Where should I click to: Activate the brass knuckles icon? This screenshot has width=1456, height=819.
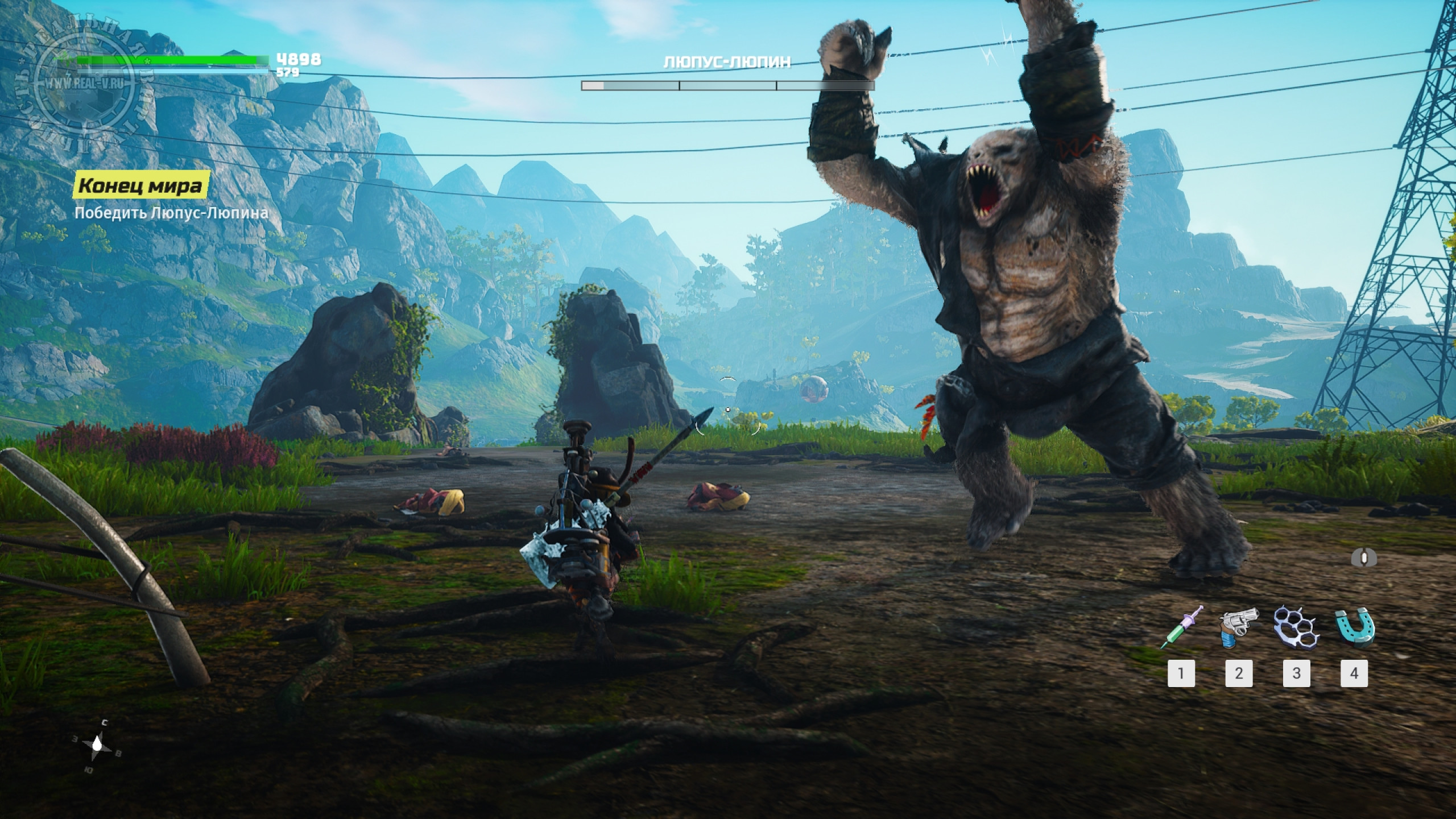pos(1296,627)
